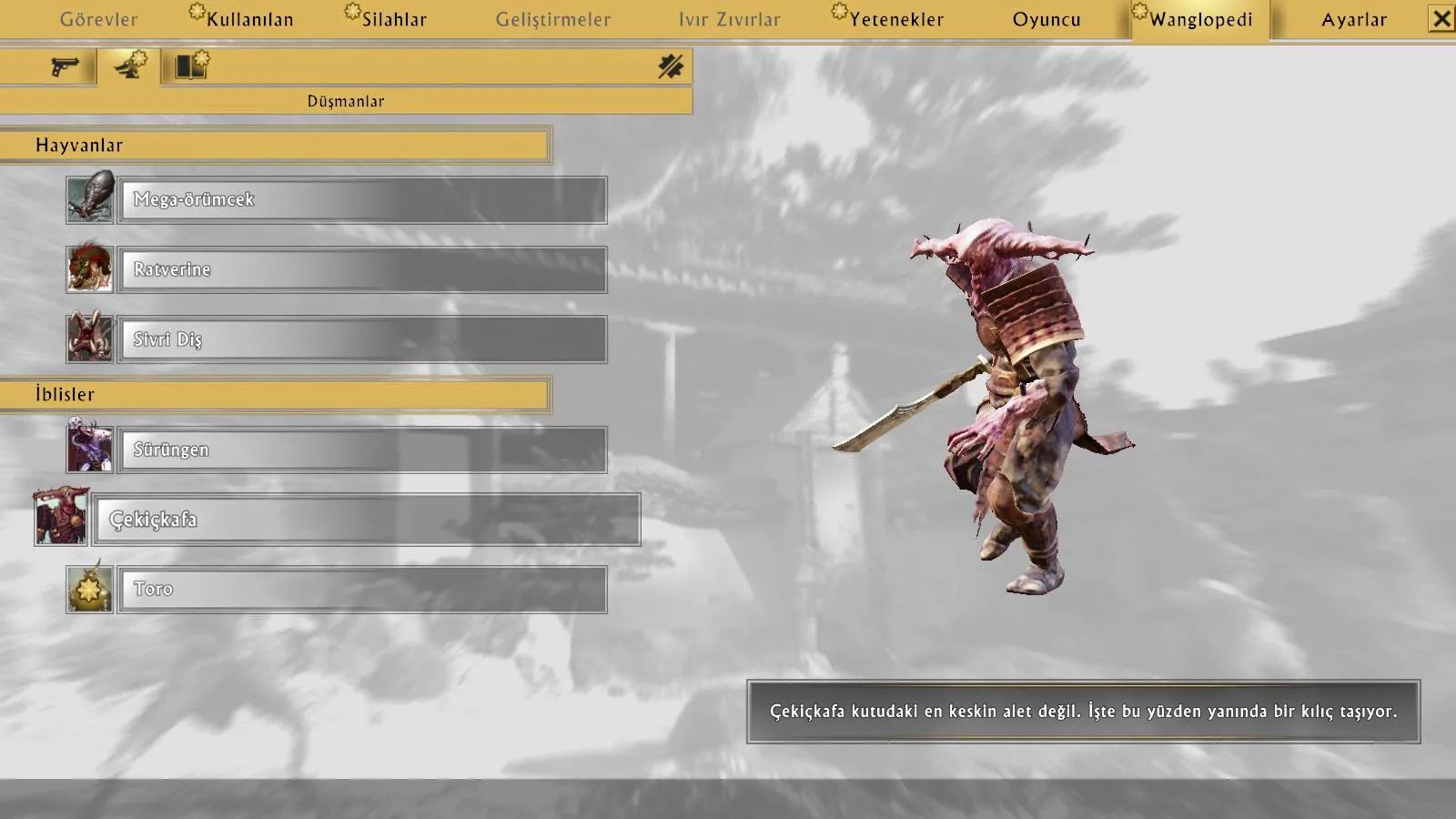Show the Toro entry
The image size is (1456, 819).
point(362,590)
